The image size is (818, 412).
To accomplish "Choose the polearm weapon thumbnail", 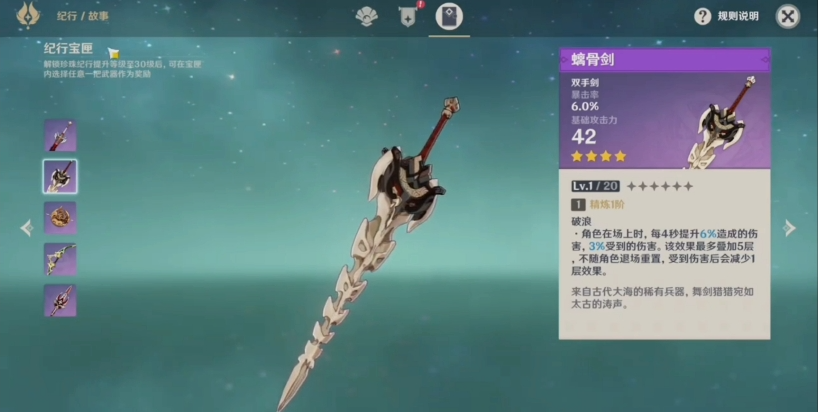I will click(x=60, y=300).
